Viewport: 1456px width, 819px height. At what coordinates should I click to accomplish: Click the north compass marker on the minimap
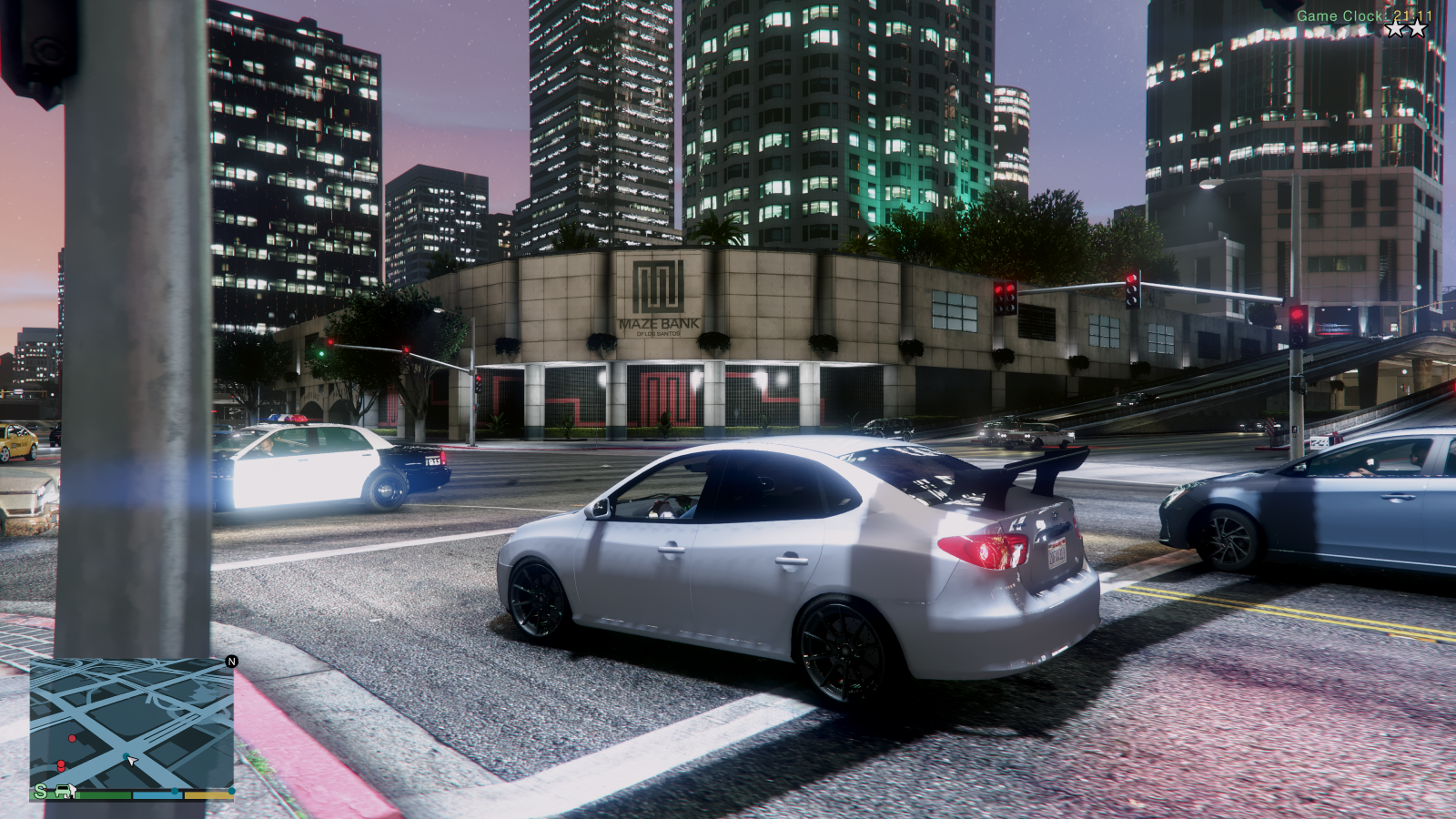tap(231, 662)
